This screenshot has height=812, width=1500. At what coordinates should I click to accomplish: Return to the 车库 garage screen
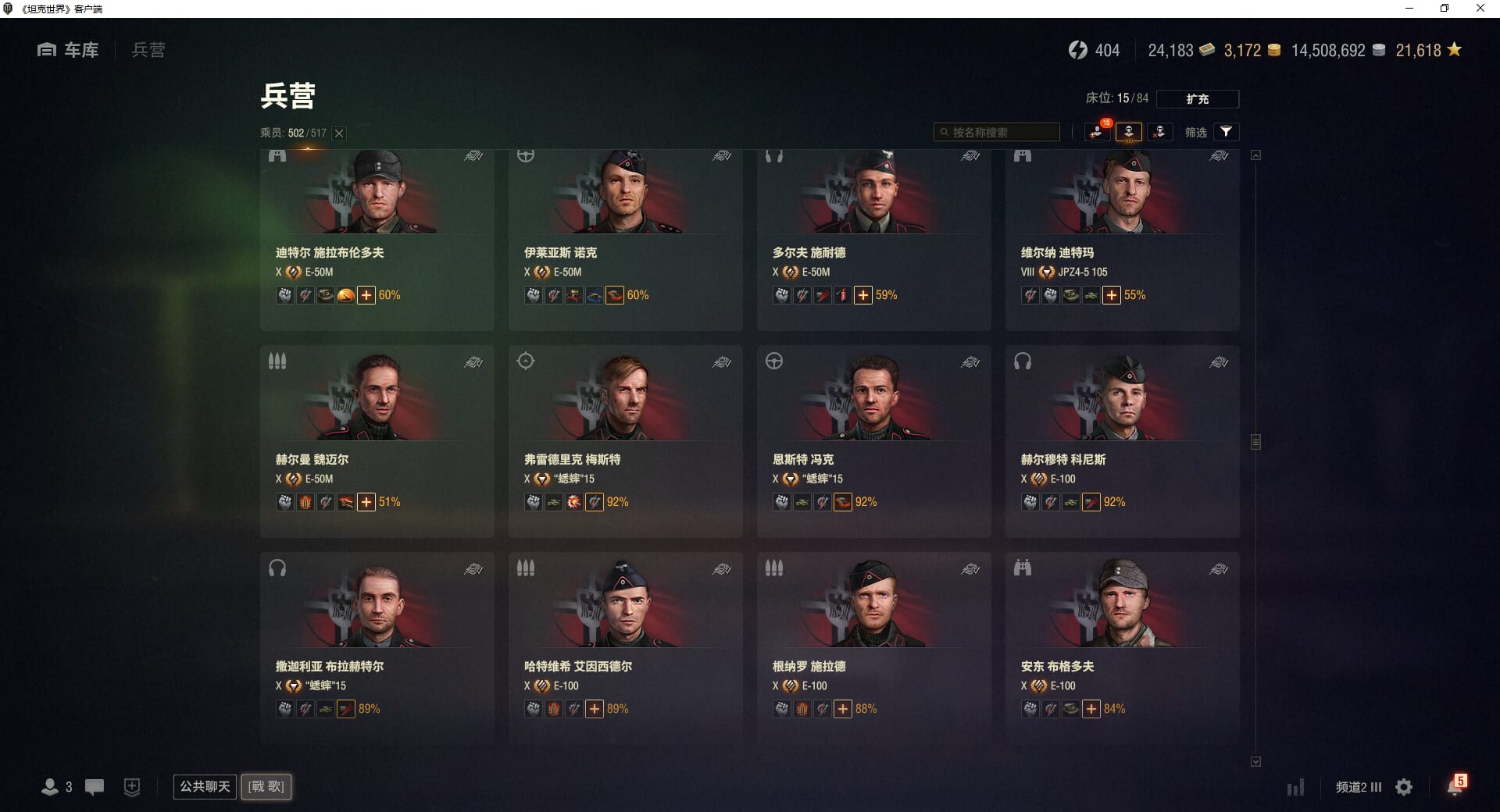pos(69,50)
